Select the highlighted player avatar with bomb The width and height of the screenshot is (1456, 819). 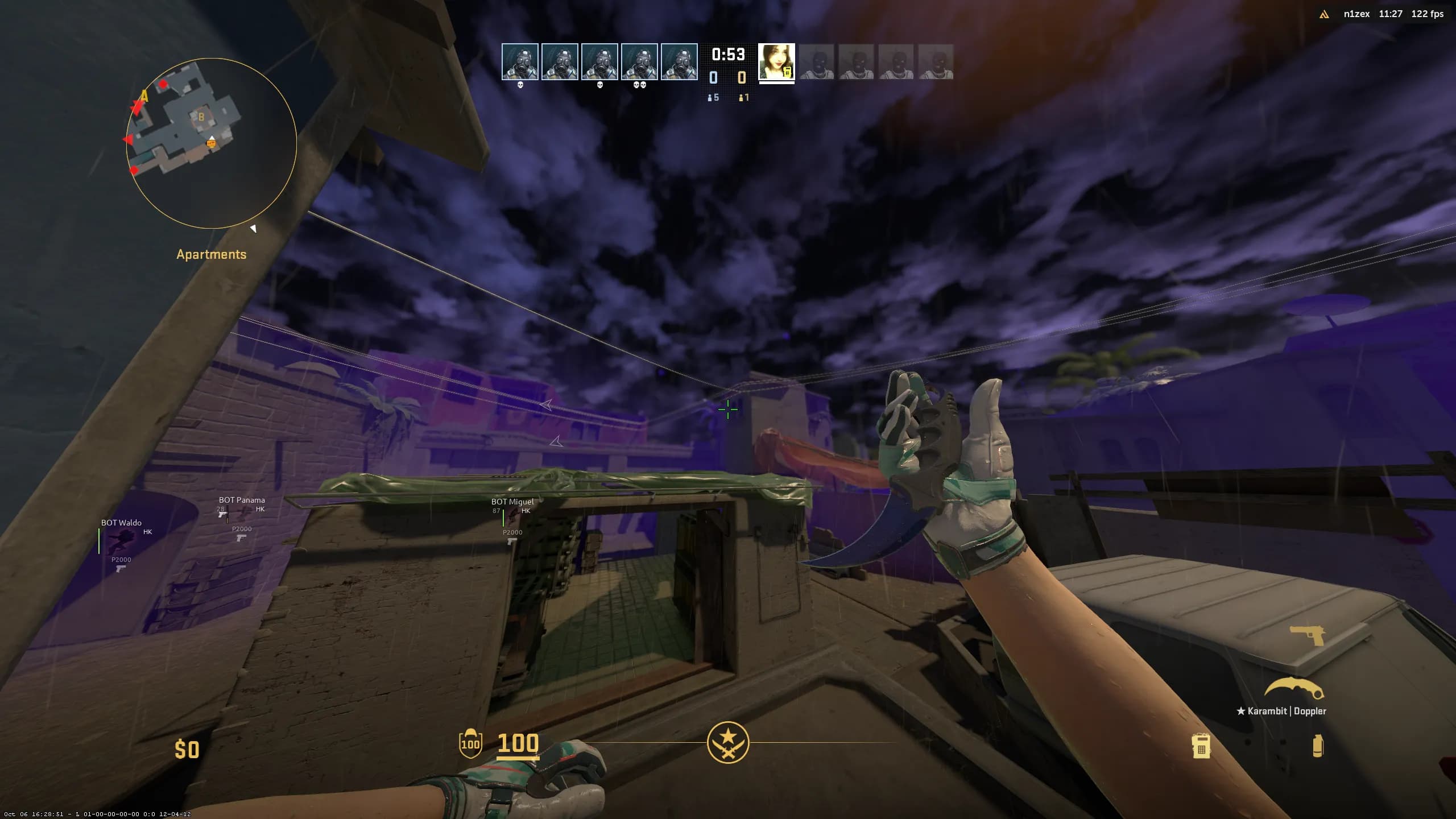click(x=776, y=61)
